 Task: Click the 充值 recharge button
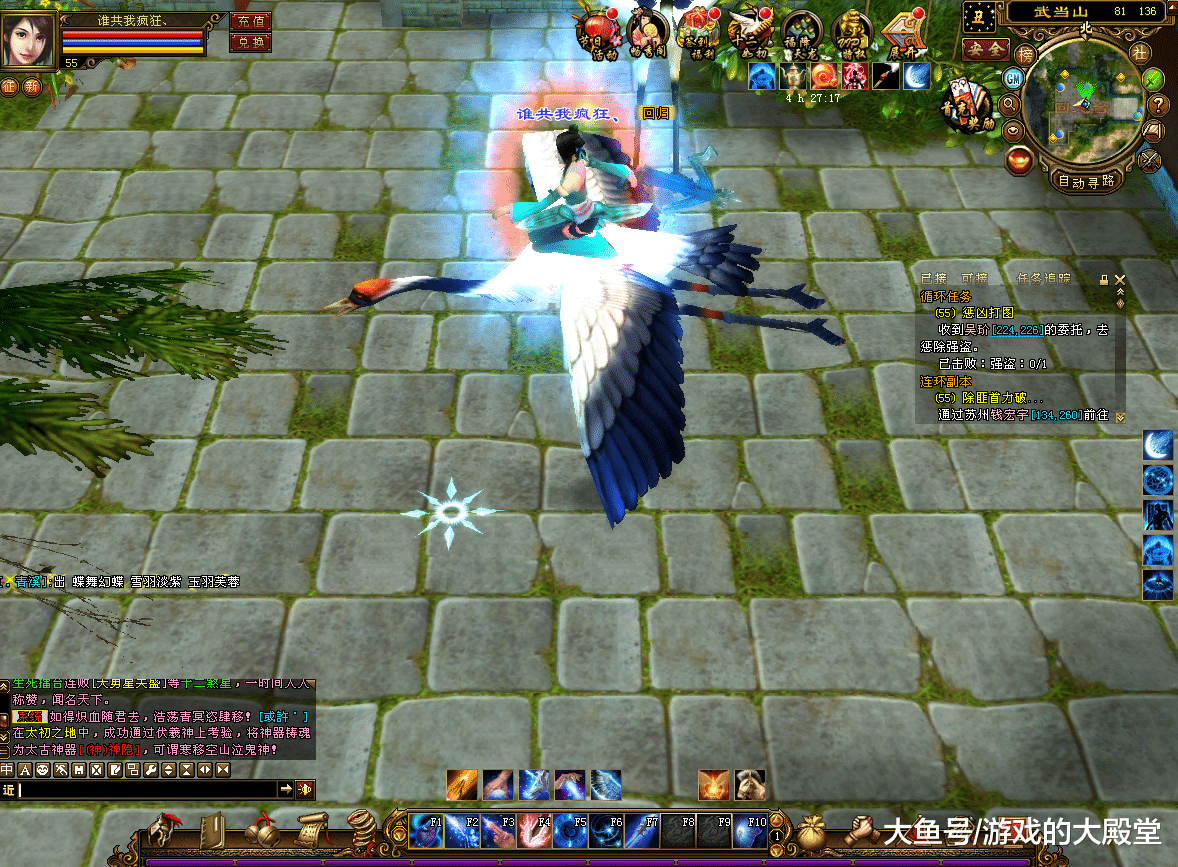click(x=250, y=22)
